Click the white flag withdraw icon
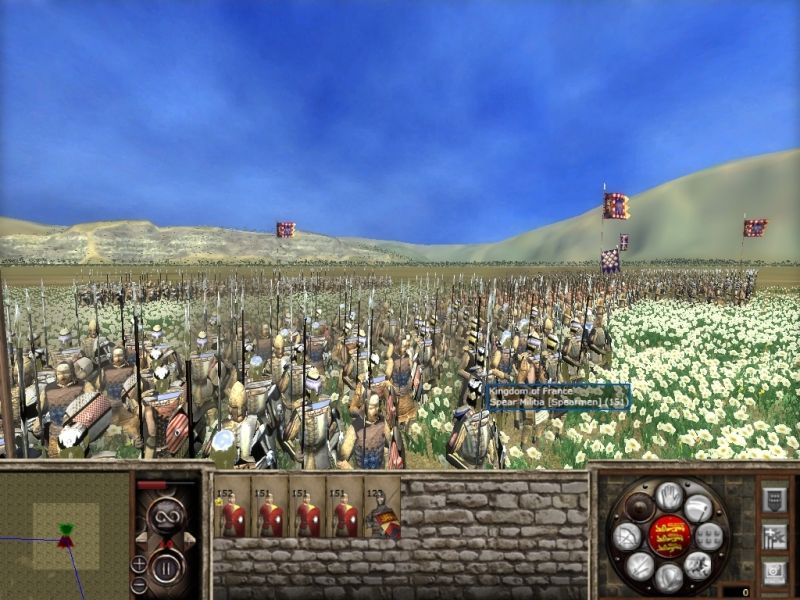Screen dimensions: 800x600 [x=697, y=508]
